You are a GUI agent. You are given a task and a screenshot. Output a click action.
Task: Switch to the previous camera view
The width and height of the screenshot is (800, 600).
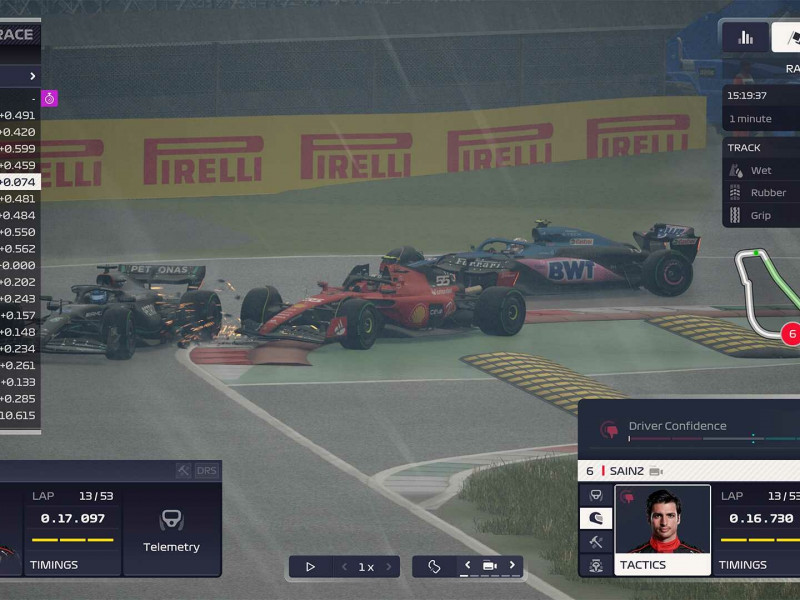[467, 566]
